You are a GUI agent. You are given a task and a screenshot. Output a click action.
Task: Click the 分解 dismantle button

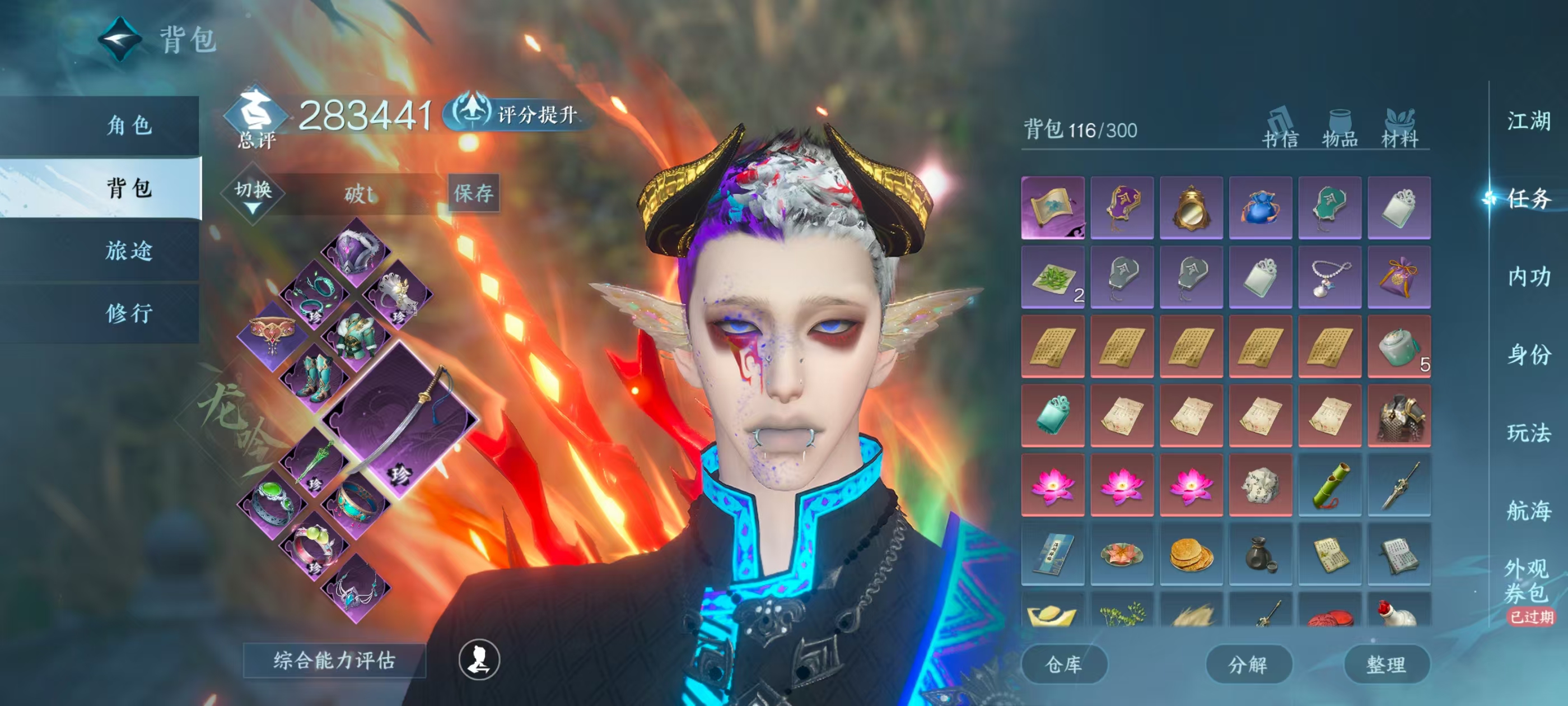point(1248,664)
